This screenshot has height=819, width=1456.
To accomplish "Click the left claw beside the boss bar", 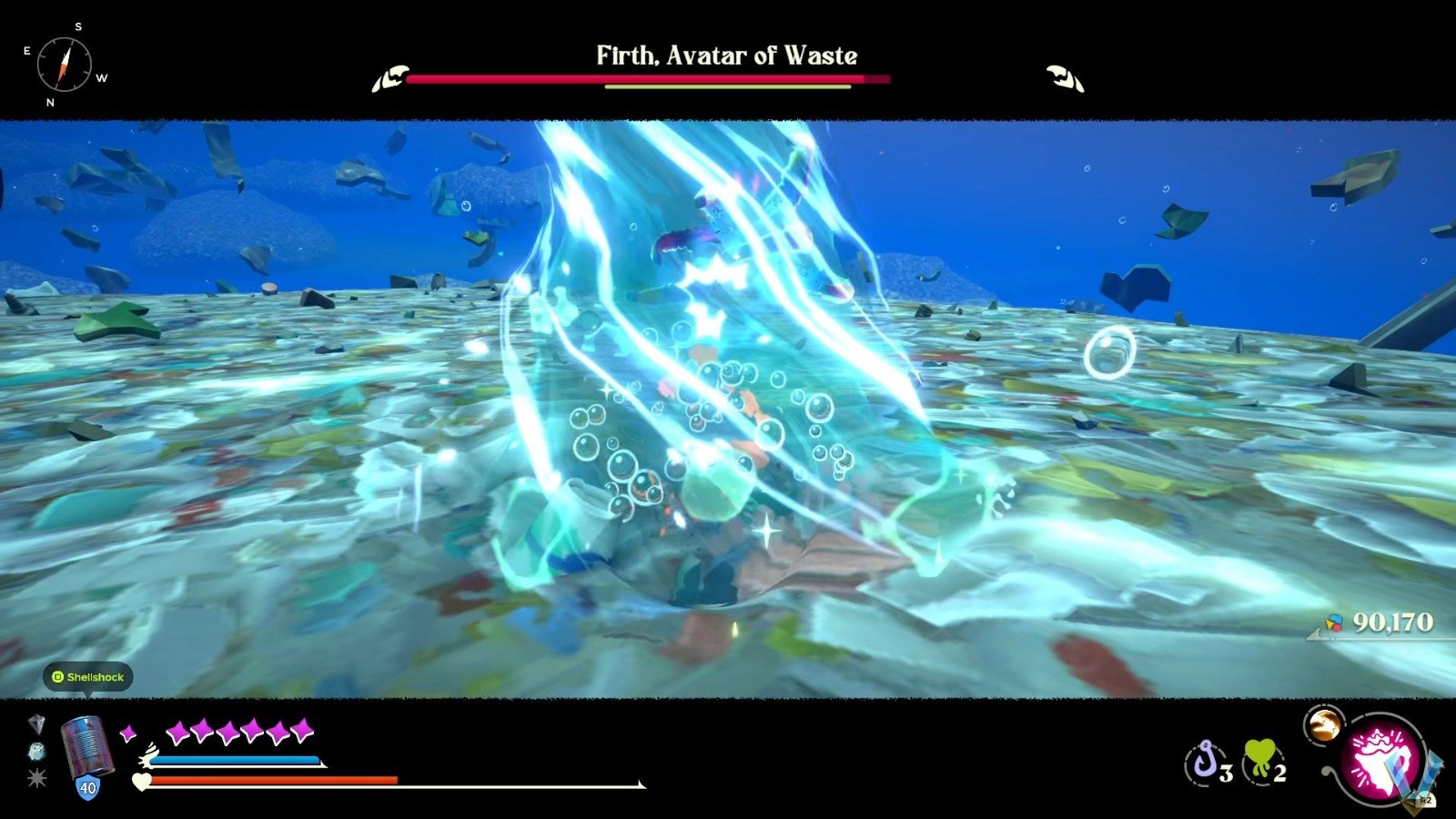I will (x=391, y=80).
